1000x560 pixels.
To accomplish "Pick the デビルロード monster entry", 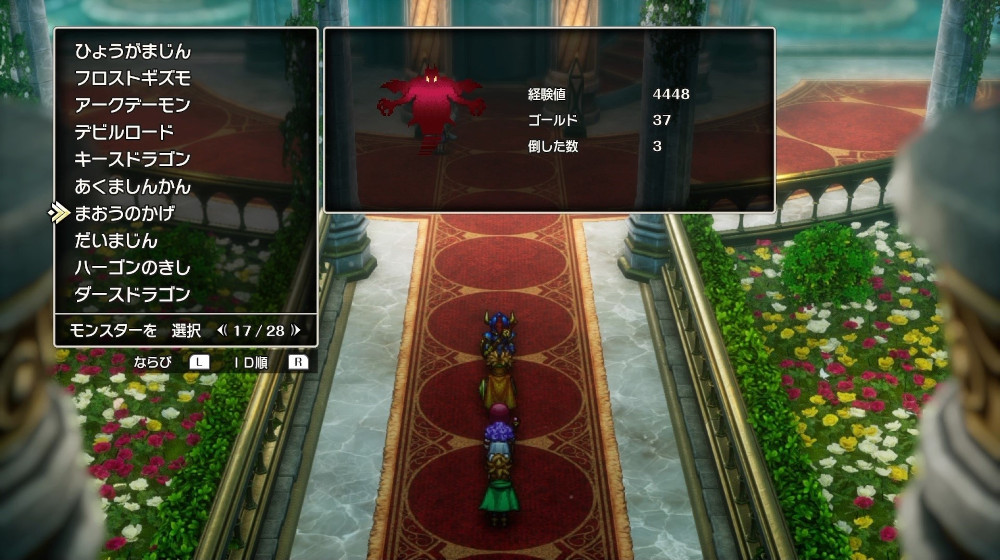I will coord(124,132).
